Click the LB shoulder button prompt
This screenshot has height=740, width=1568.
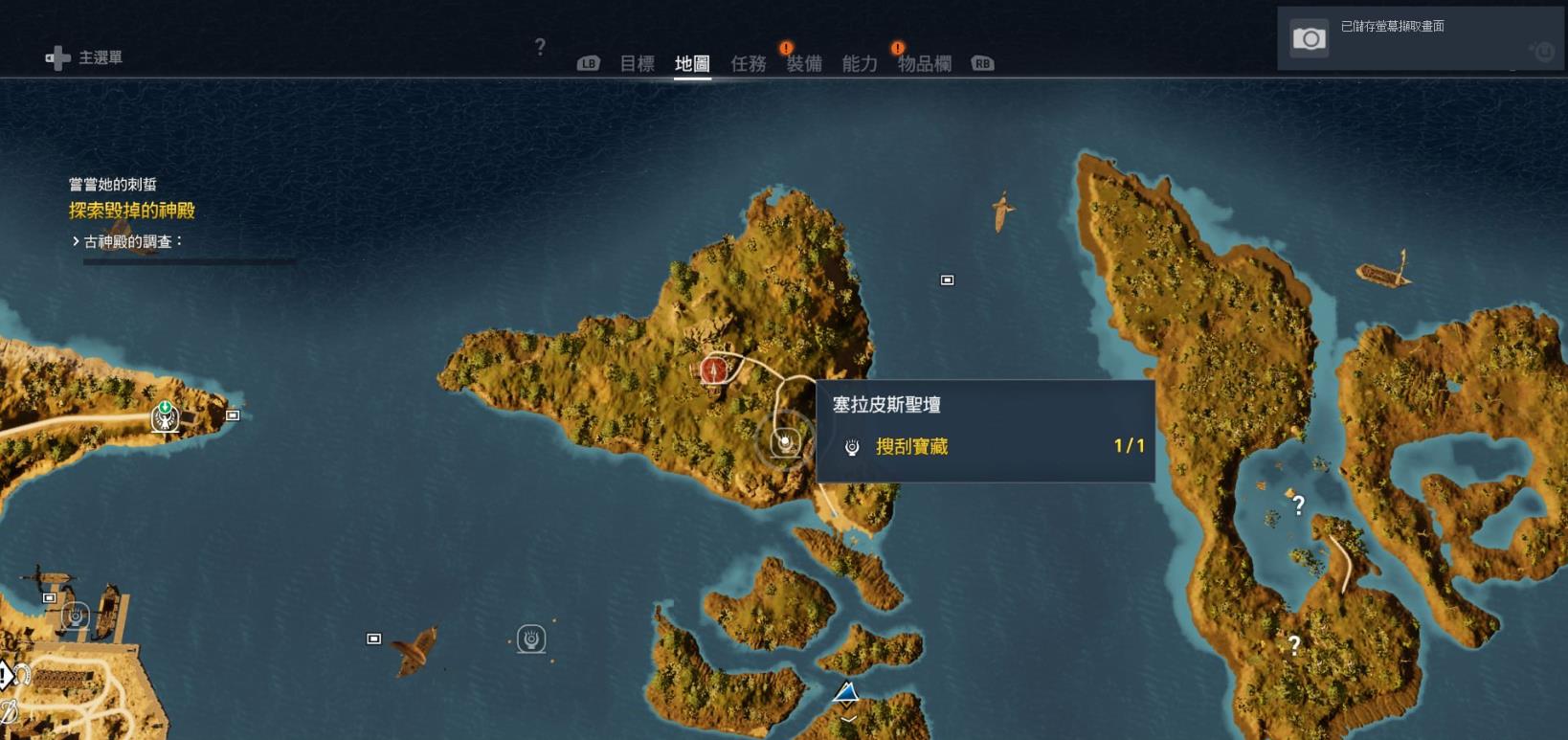pyautogui.click(x=587, y=64)
